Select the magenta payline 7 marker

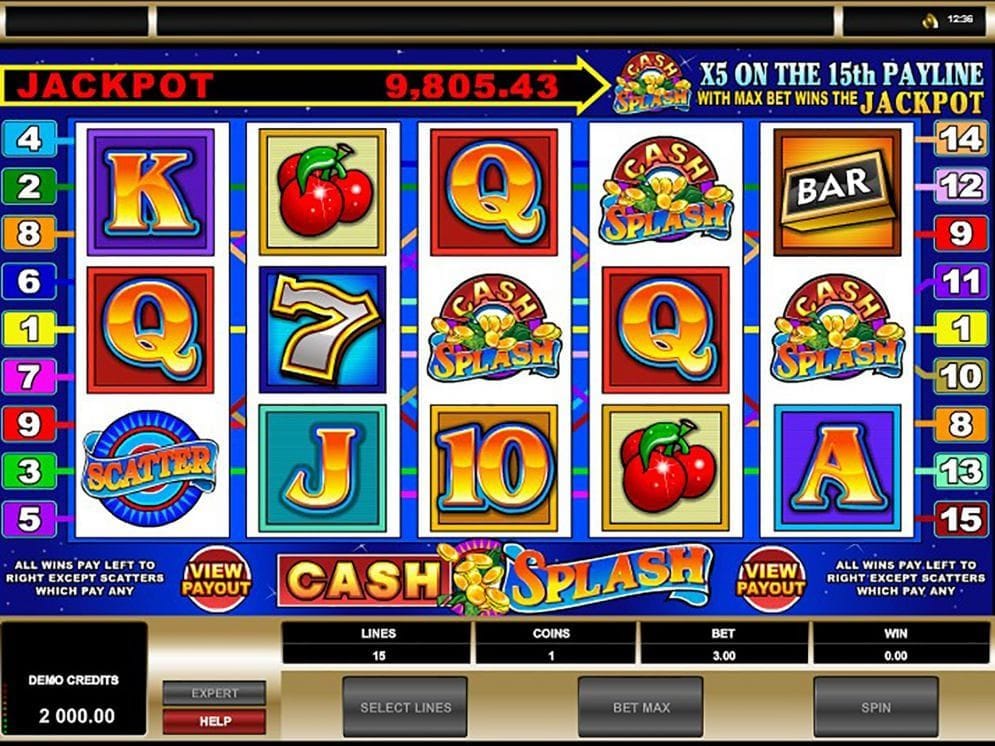pyautogui.click(x=29, y=377)
